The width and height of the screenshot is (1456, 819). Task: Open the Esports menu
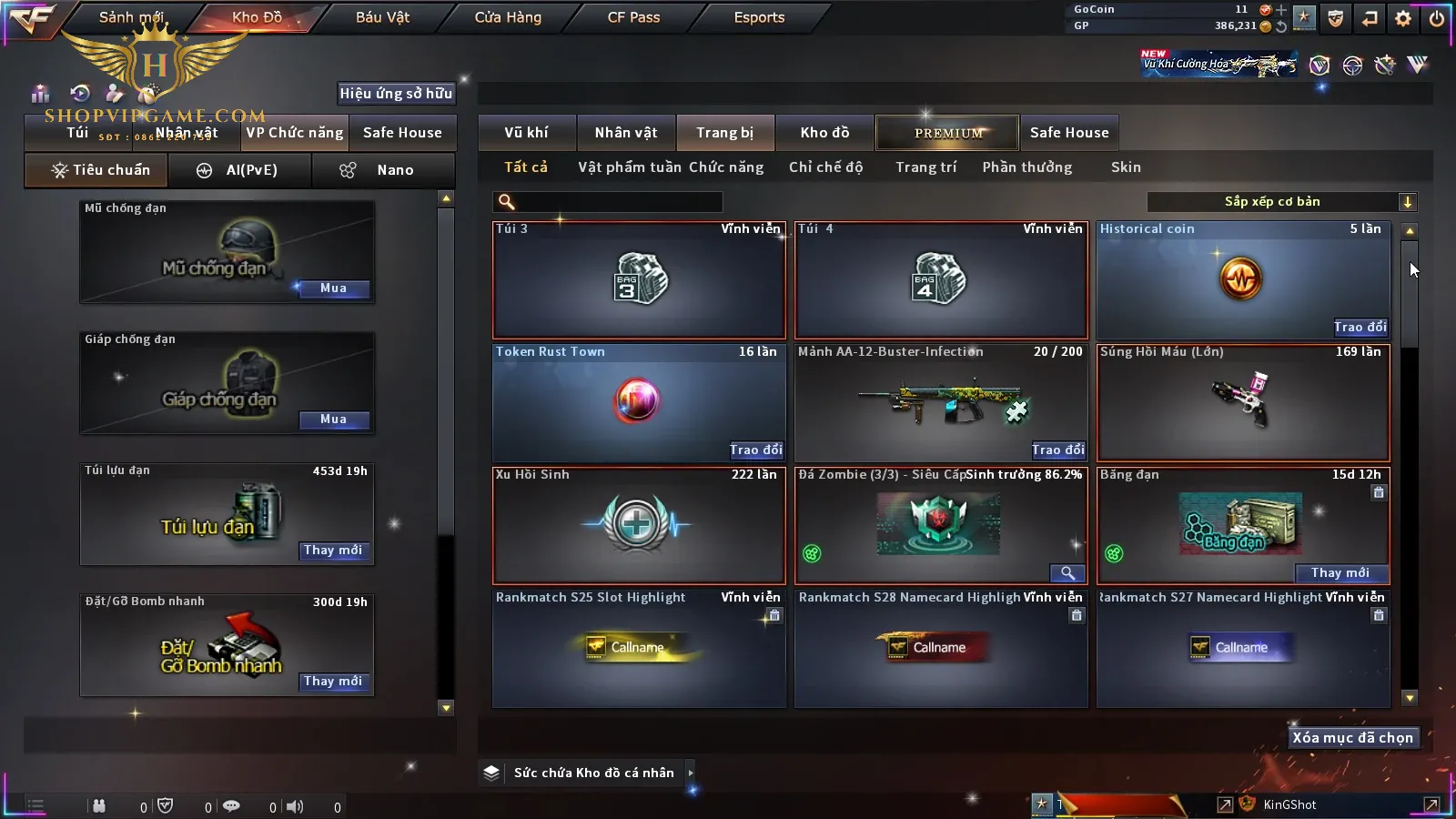tap(759, 17)
